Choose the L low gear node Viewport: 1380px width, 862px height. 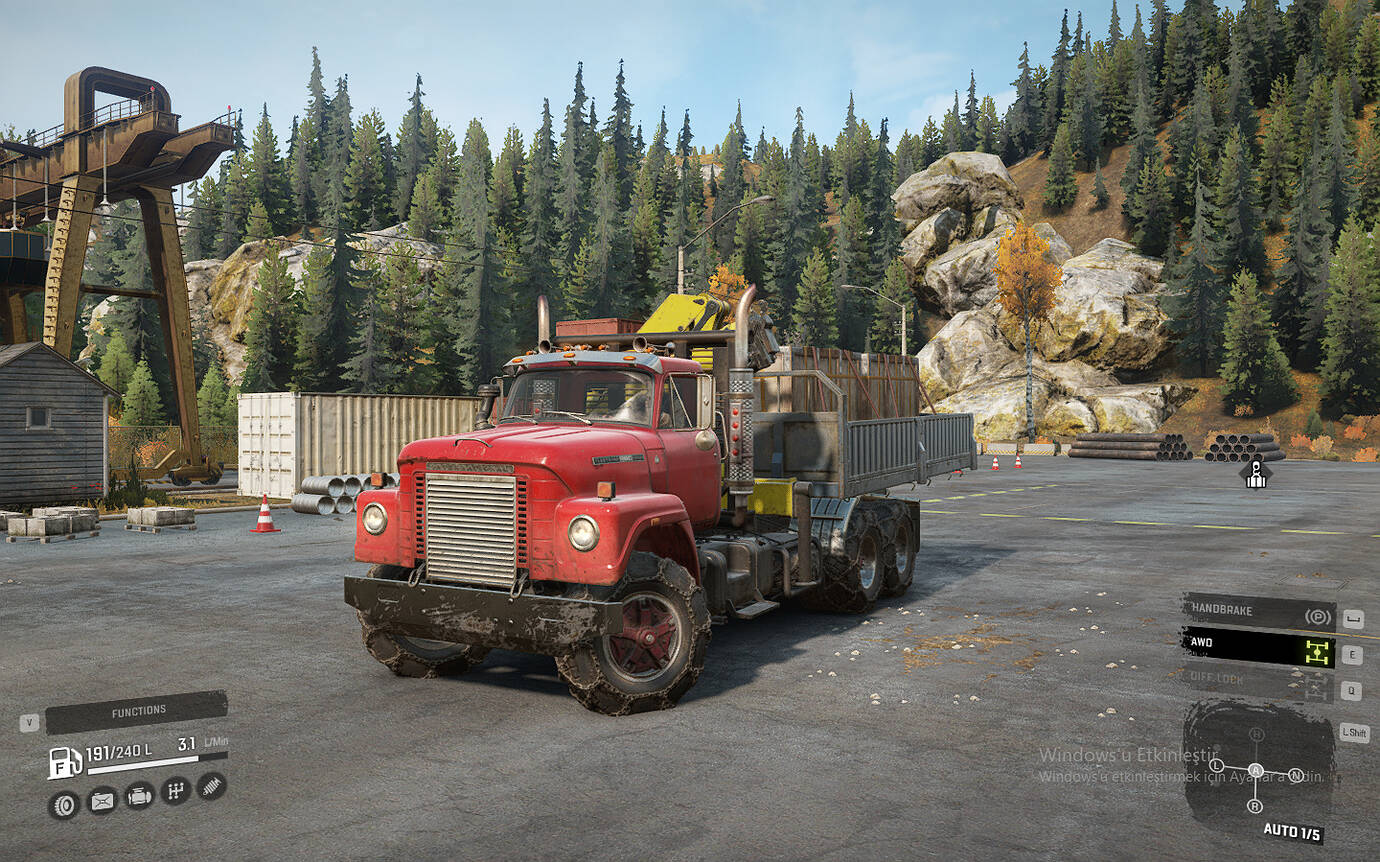pos(1216,765)
